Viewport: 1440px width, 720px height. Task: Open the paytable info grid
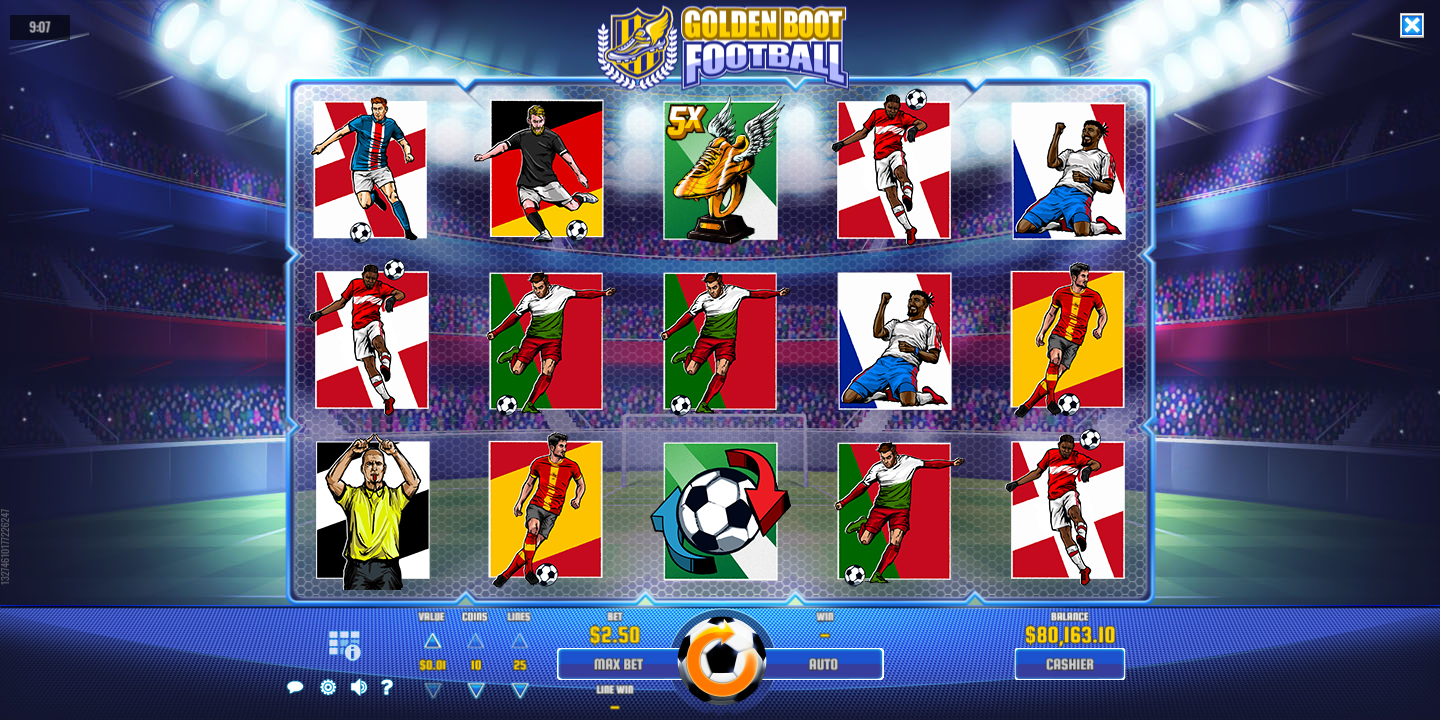[344, 645]
